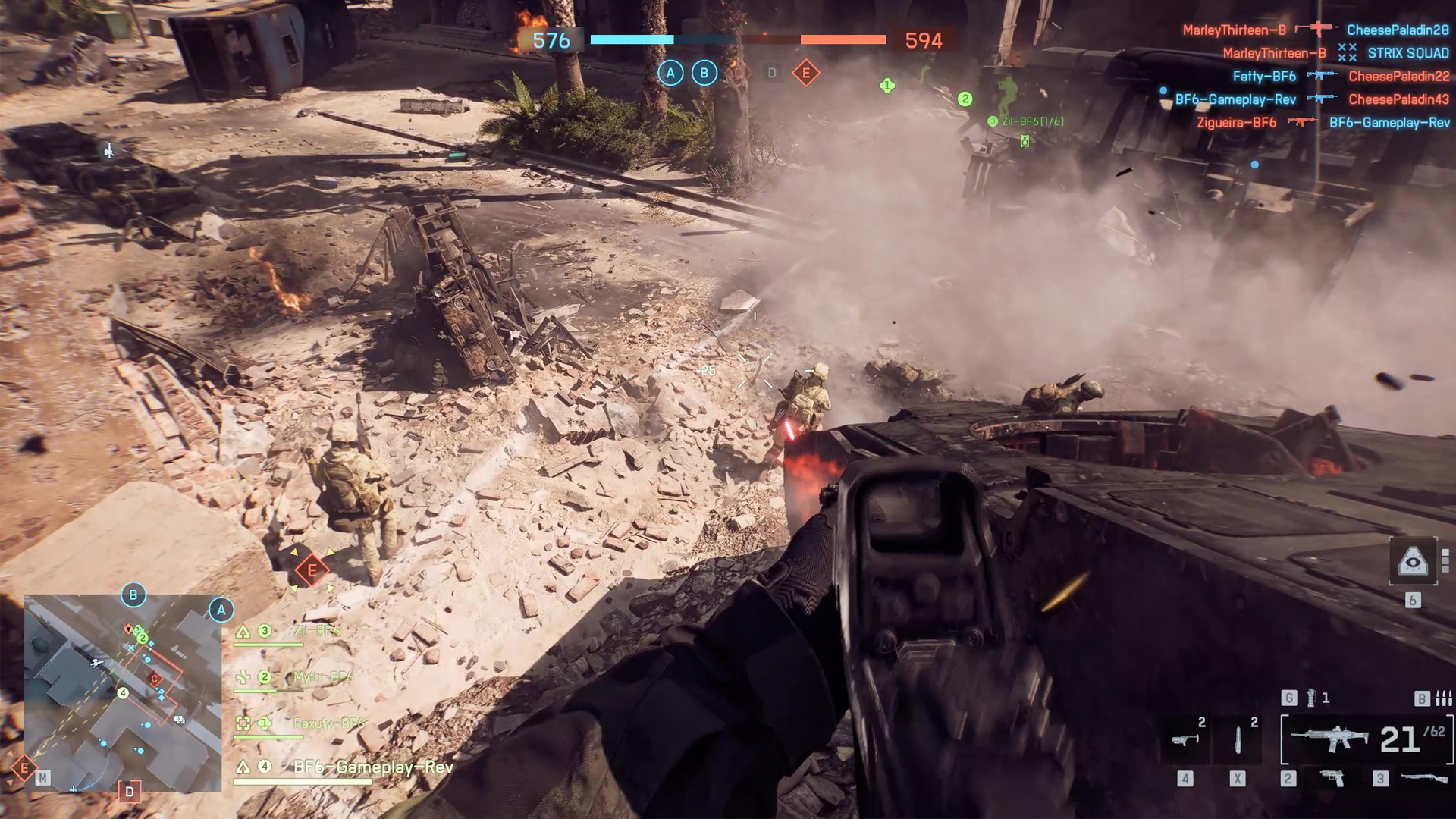
Task: Equip the launcher gadget in slot 4
Action: point(1185,739)
